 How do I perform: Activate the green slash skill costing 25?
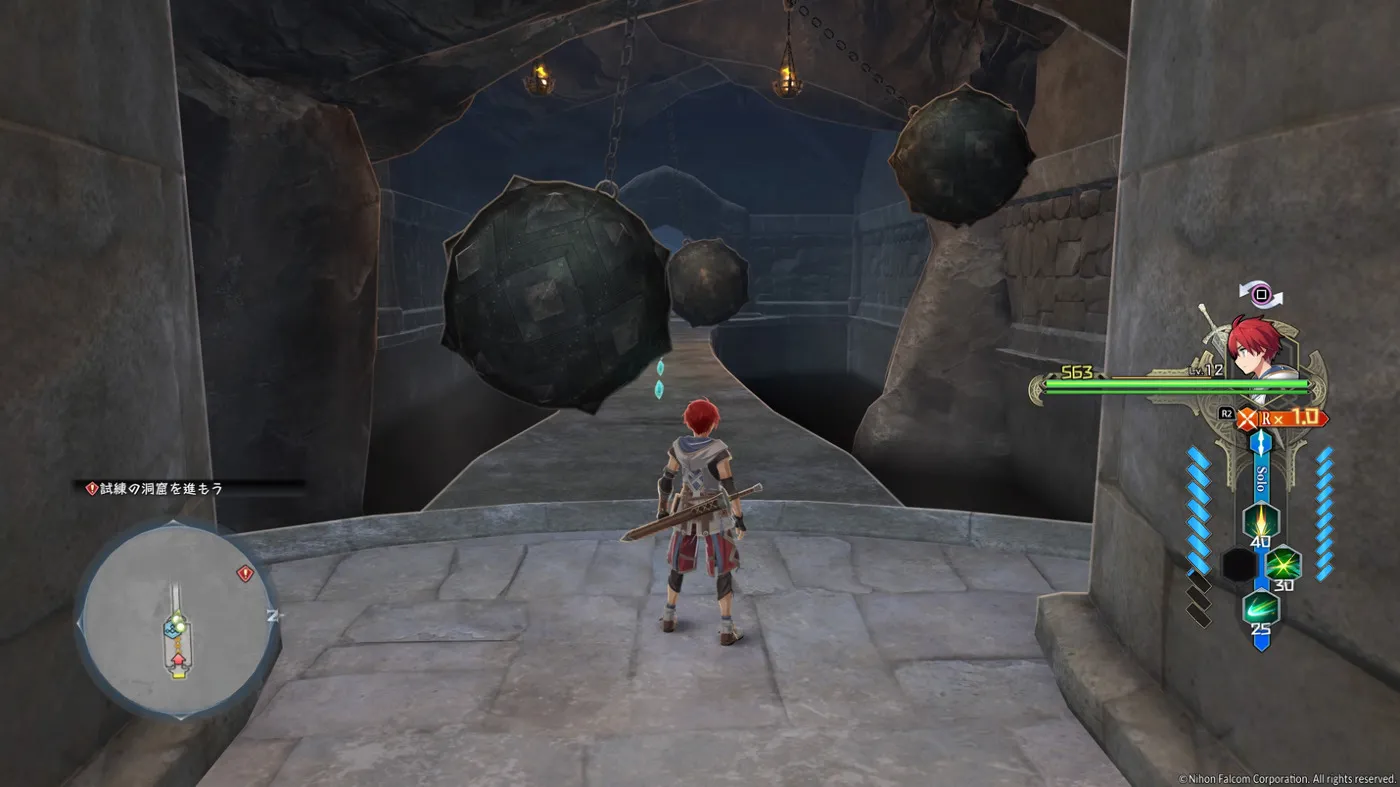pos(1261,607)
